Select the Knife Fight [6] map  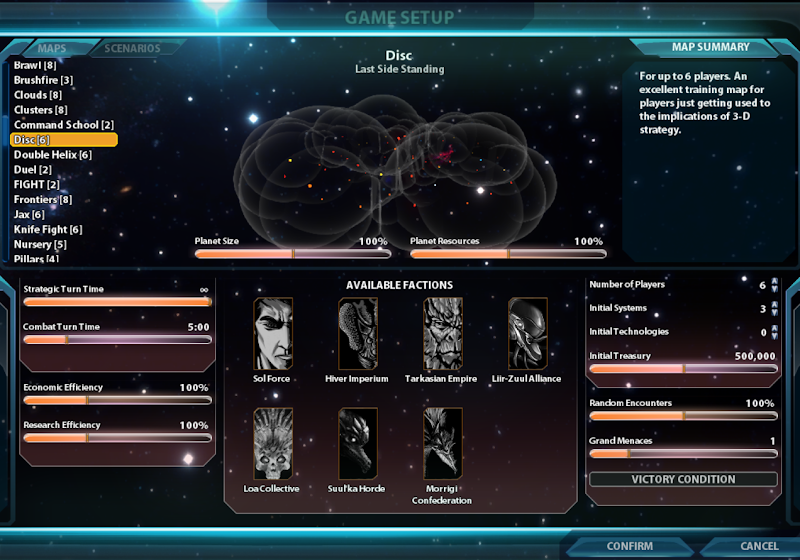(47, 230)
